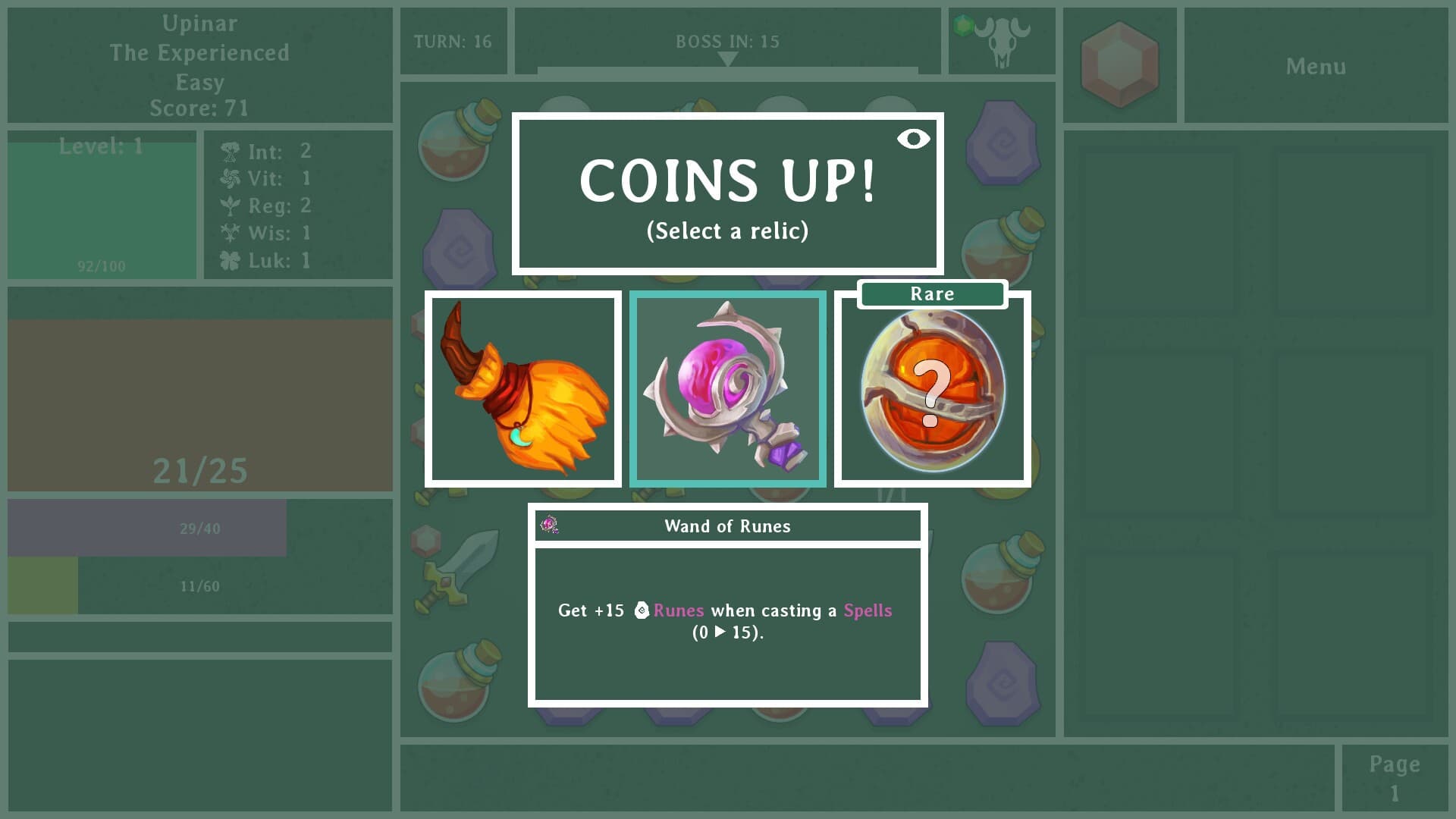The height and width of the screenshot is (819, 1456).
Task: Click the Wand of Runes tooltip icon
Action: click(x=549, y=525)
